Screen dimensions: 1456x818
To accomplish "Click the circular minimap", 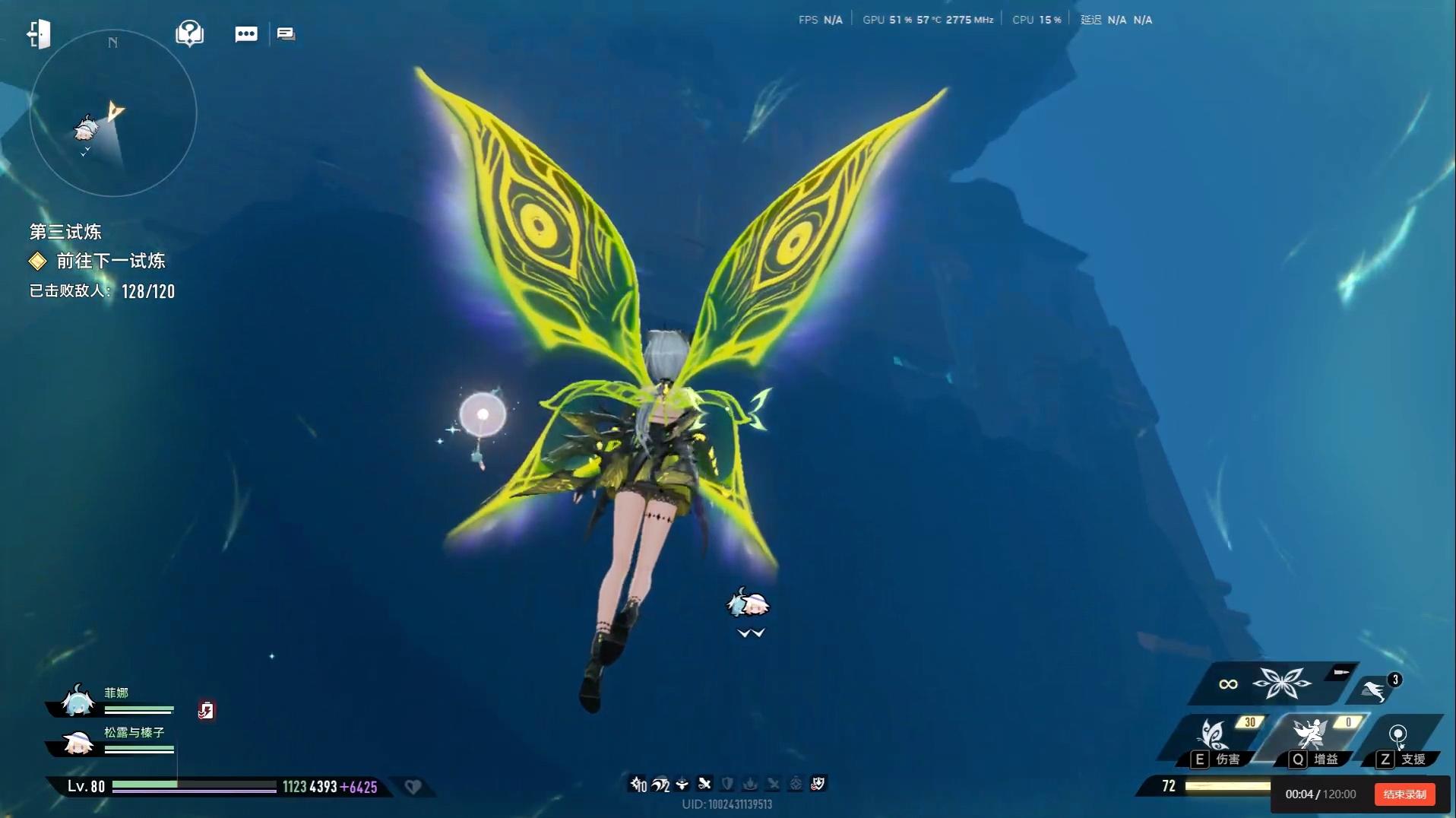I will point(113,114).
